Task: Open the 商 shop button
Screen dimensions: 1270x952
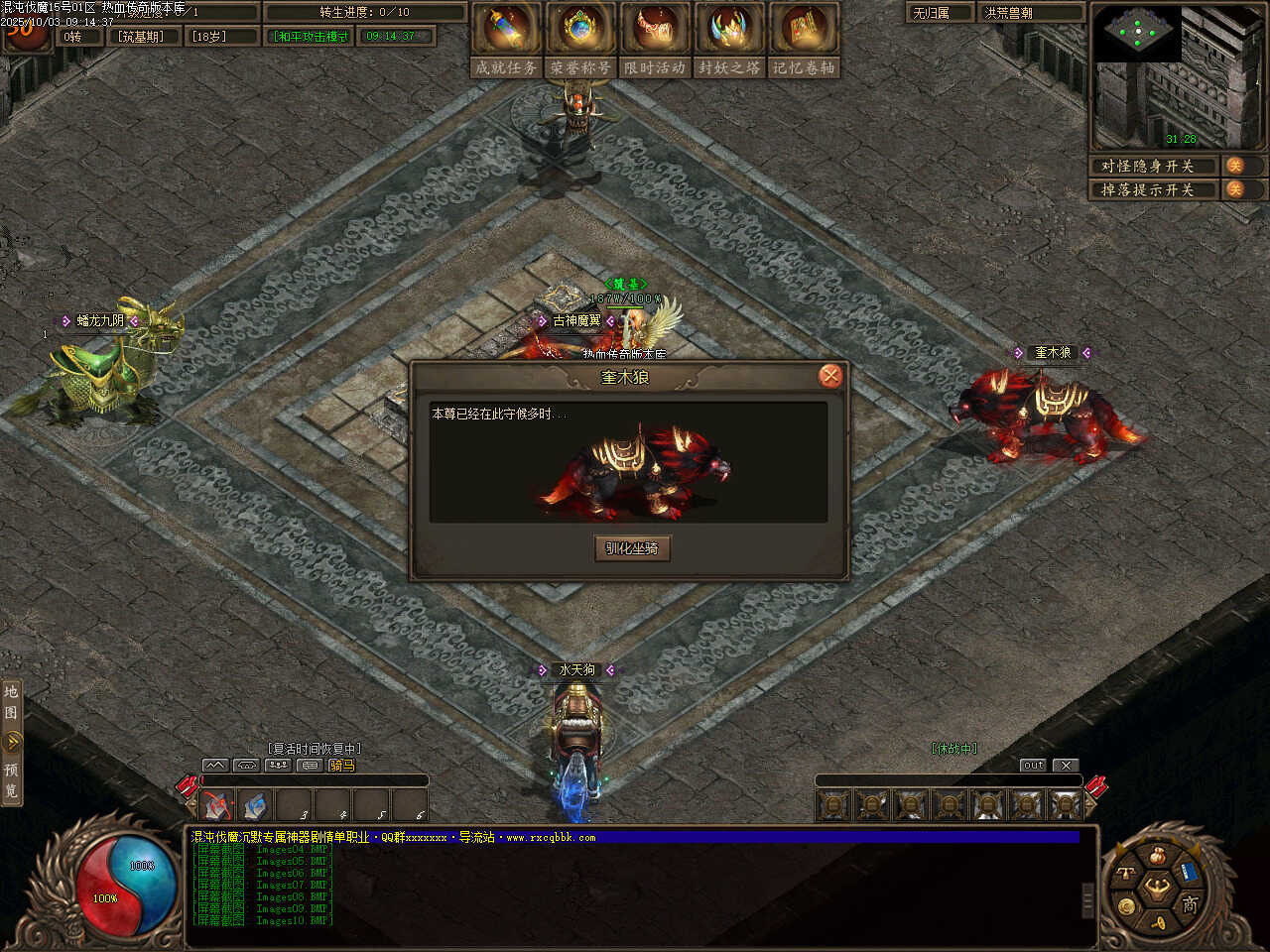Action: [1189, 903]
